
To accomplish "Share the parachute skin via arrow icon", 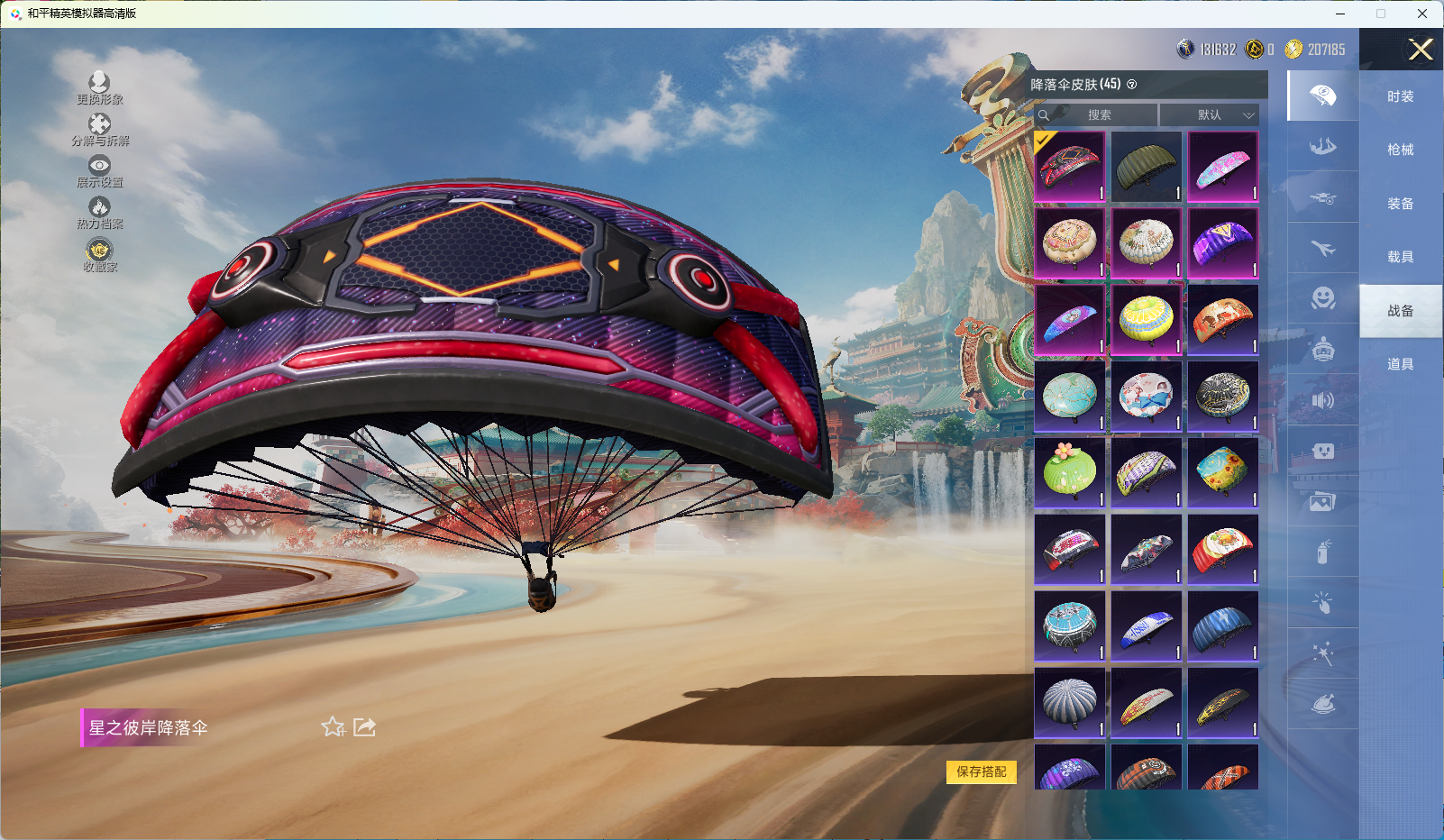I will tap(364, 726).
